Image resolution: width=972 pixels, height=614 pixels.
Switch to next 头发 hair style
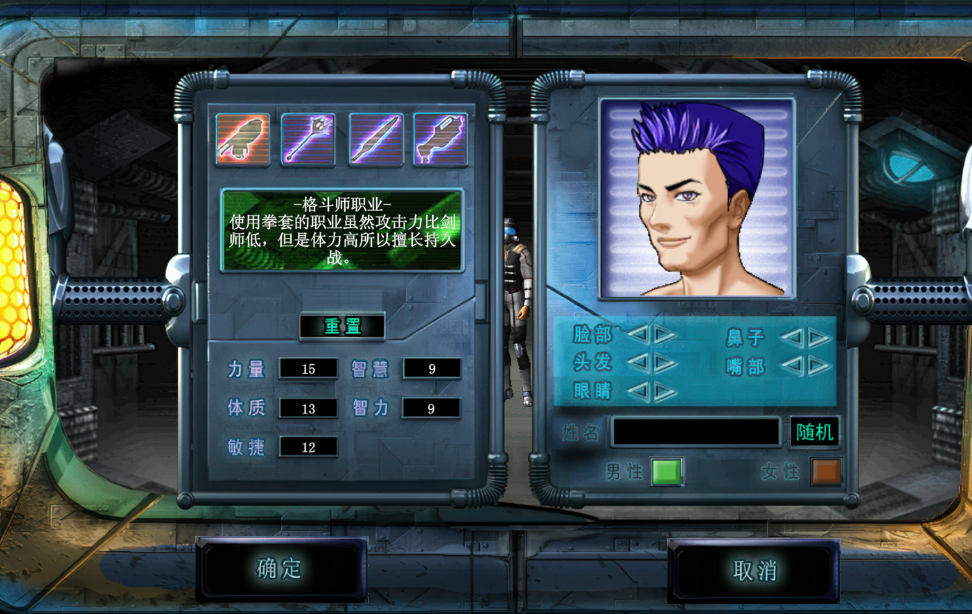coord(665,363)
